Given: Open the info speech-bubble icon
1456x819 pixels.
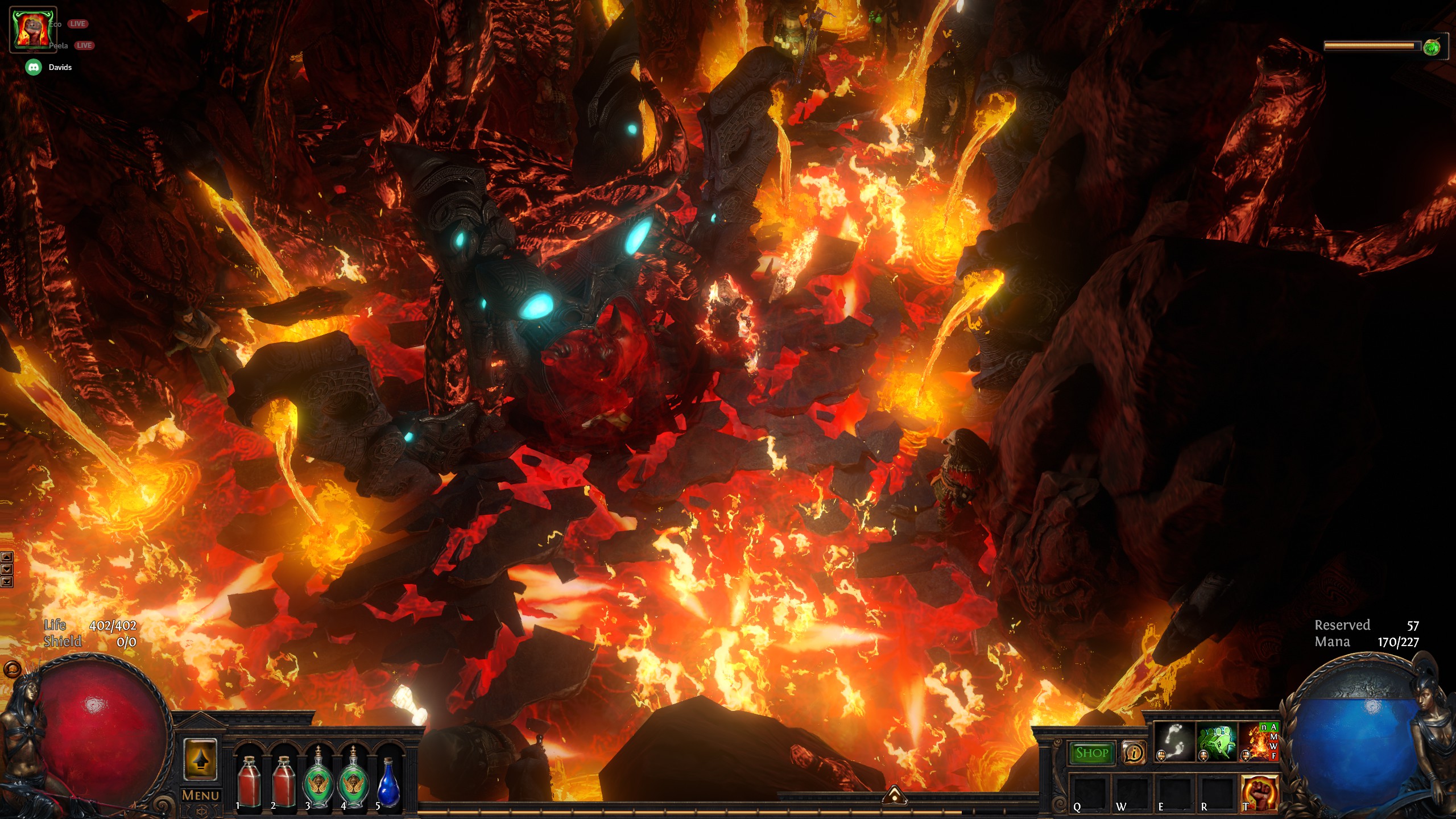Looking at the screenshot, I should (1134, 753).
